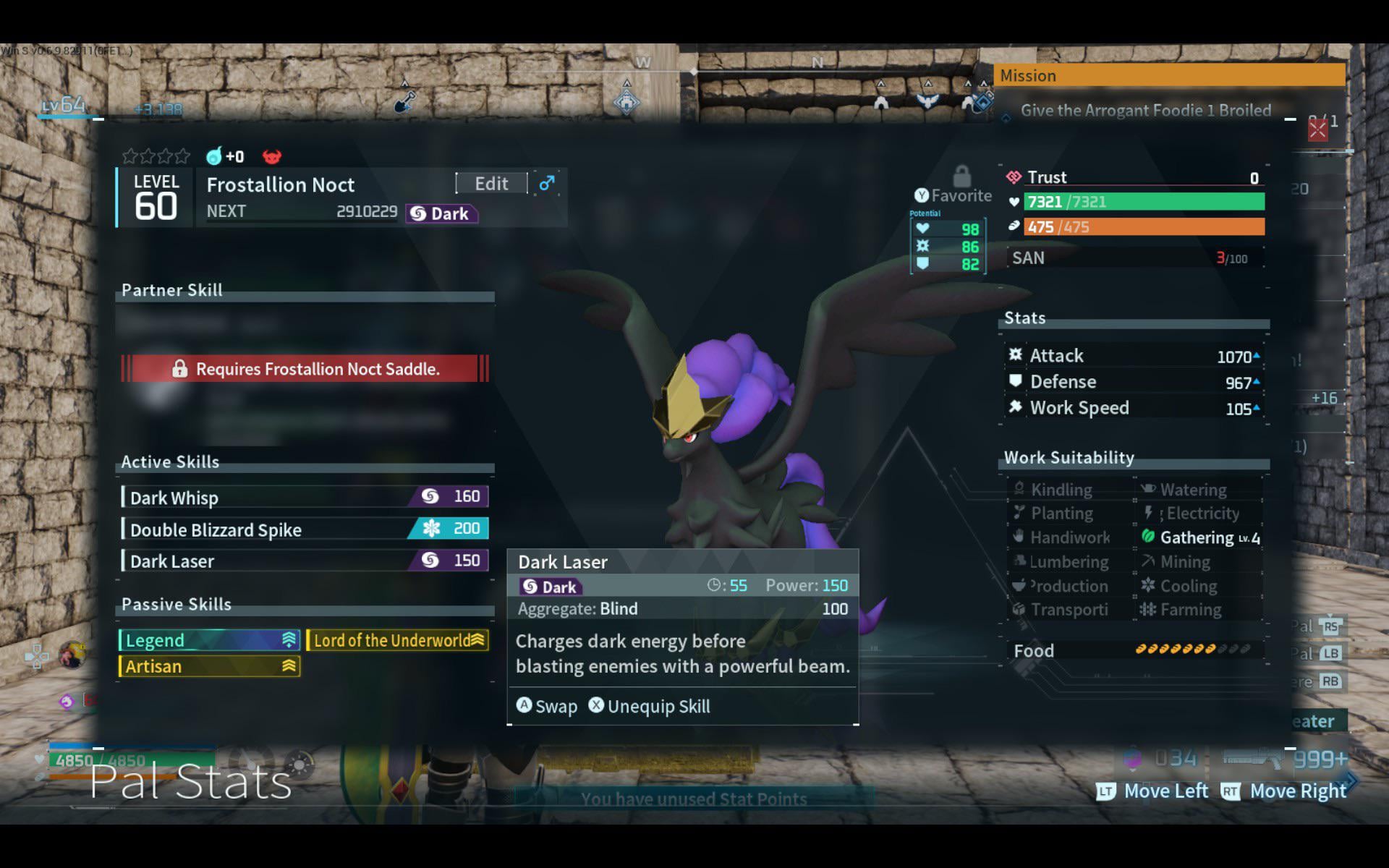1389x868 pixels.
Task: Select the Double Blizzard Spike skill
Action: (x=305, y=529)
